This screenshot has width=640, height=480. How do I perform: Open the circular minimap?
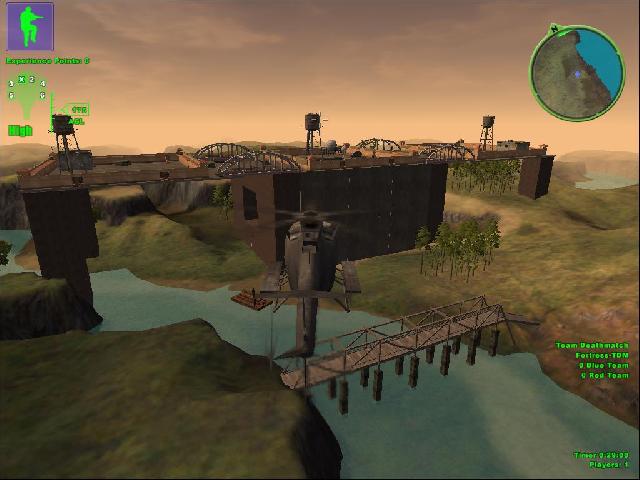coord(577,71)
